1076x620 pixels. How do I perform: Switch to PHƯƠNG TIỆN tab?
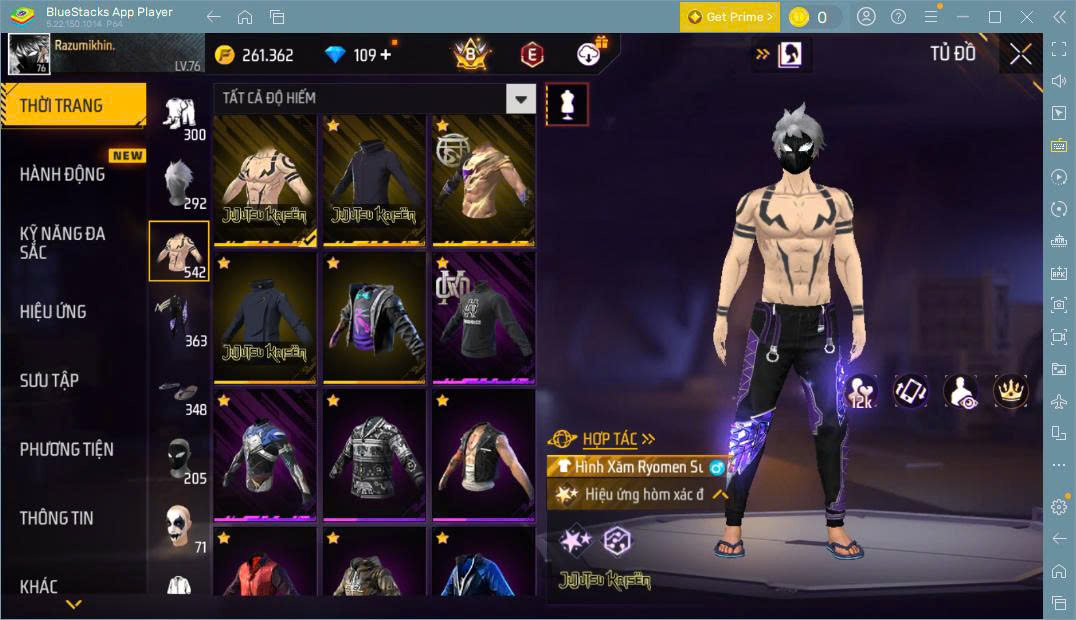click(x=67, y=449)
